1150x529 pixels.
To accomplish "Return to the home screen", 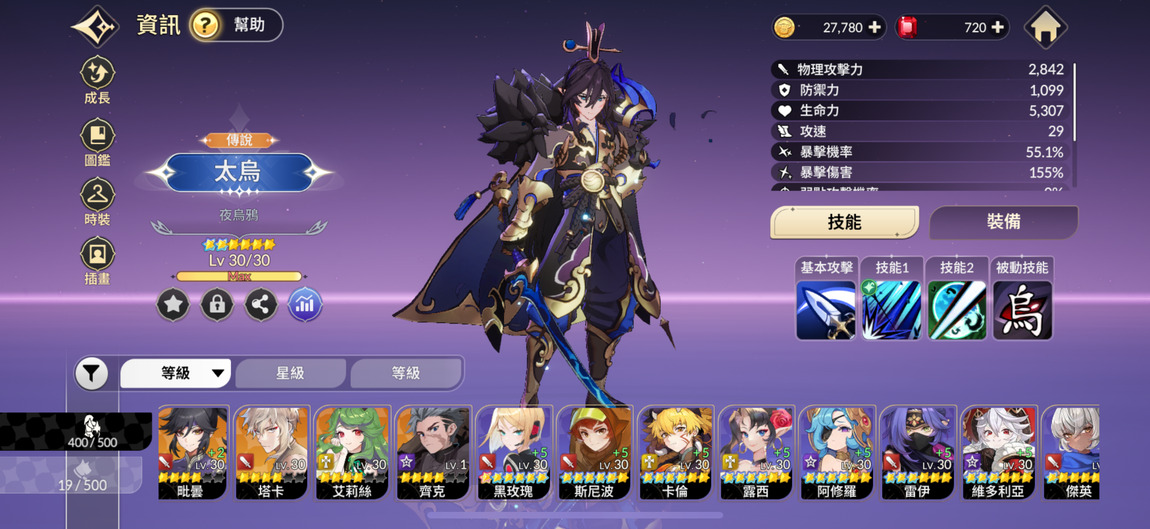I will click(1045, 28).
